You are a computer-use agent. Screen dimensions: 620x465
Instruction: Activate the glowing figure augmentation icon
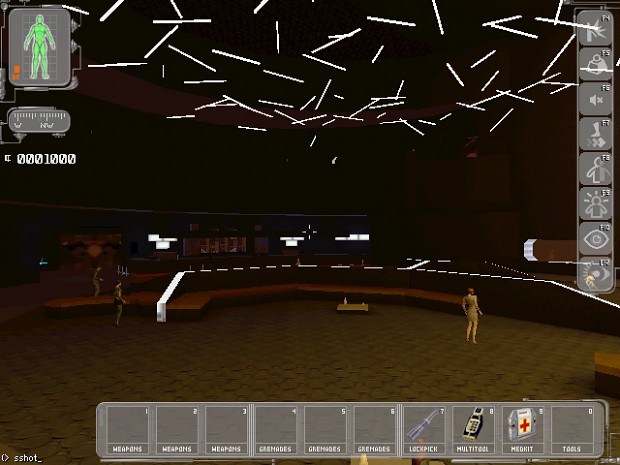[595, 205]
